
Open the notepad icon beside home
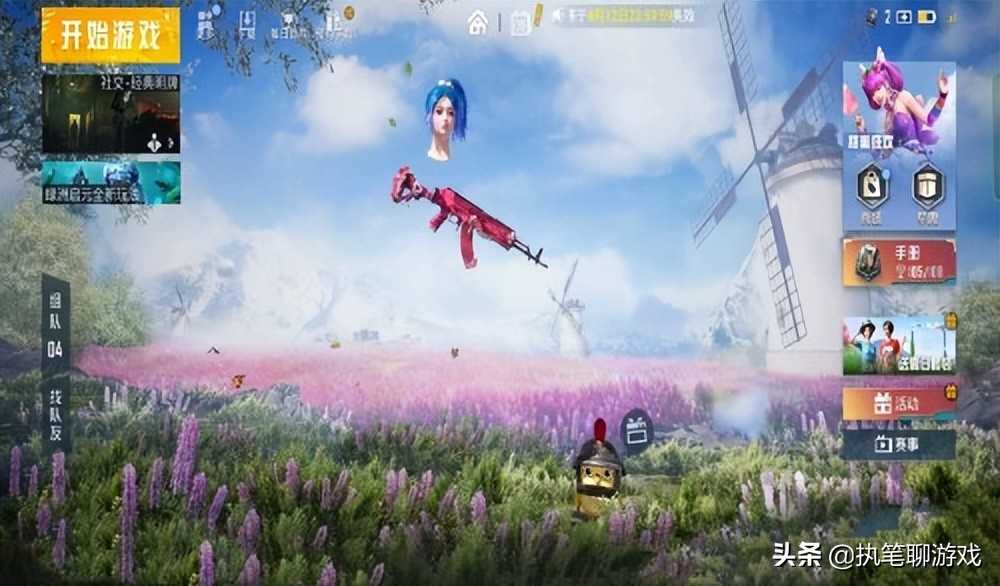520,23
